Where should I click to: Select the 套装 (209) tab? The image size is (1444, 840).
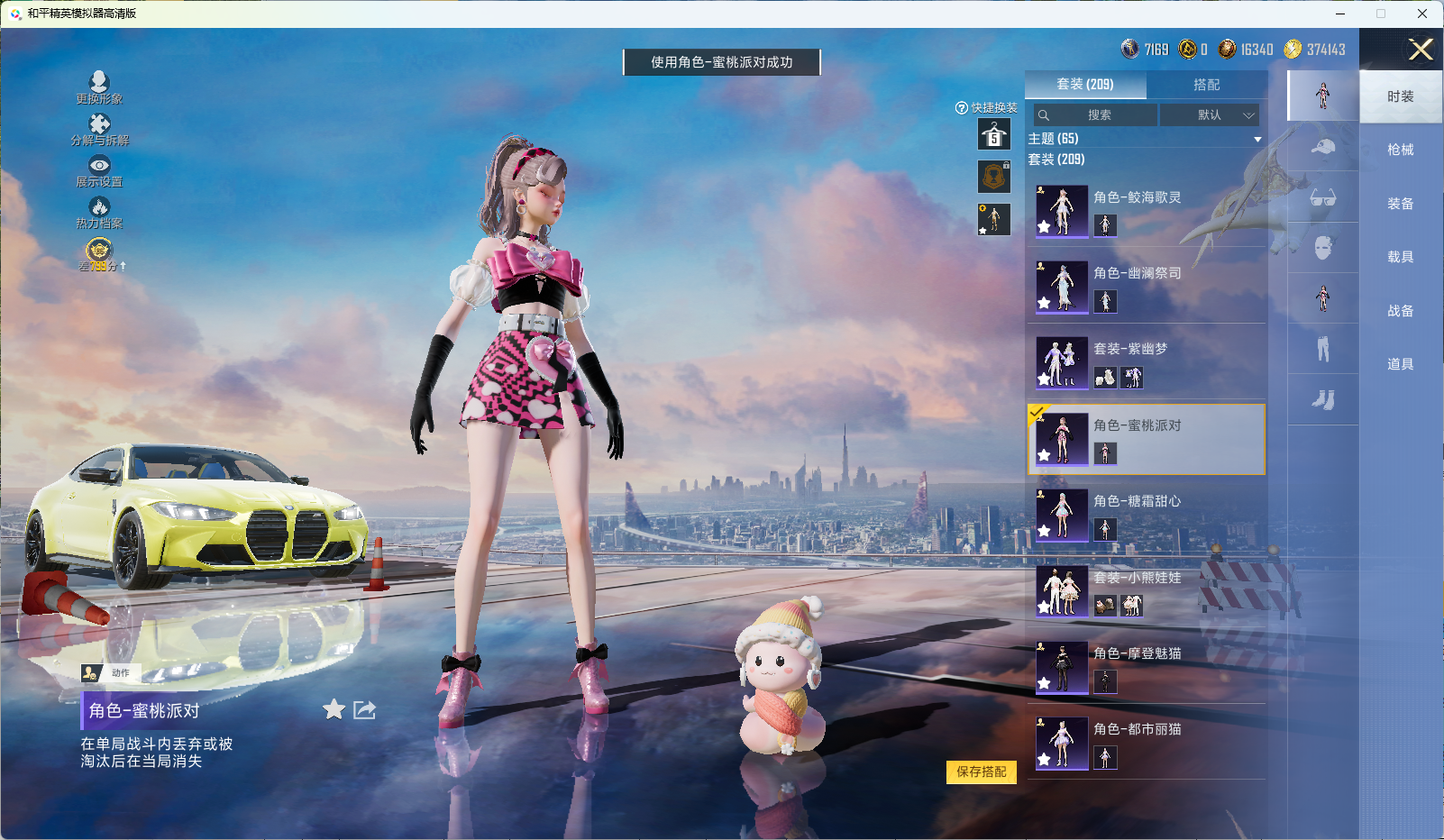point(1085,85)
